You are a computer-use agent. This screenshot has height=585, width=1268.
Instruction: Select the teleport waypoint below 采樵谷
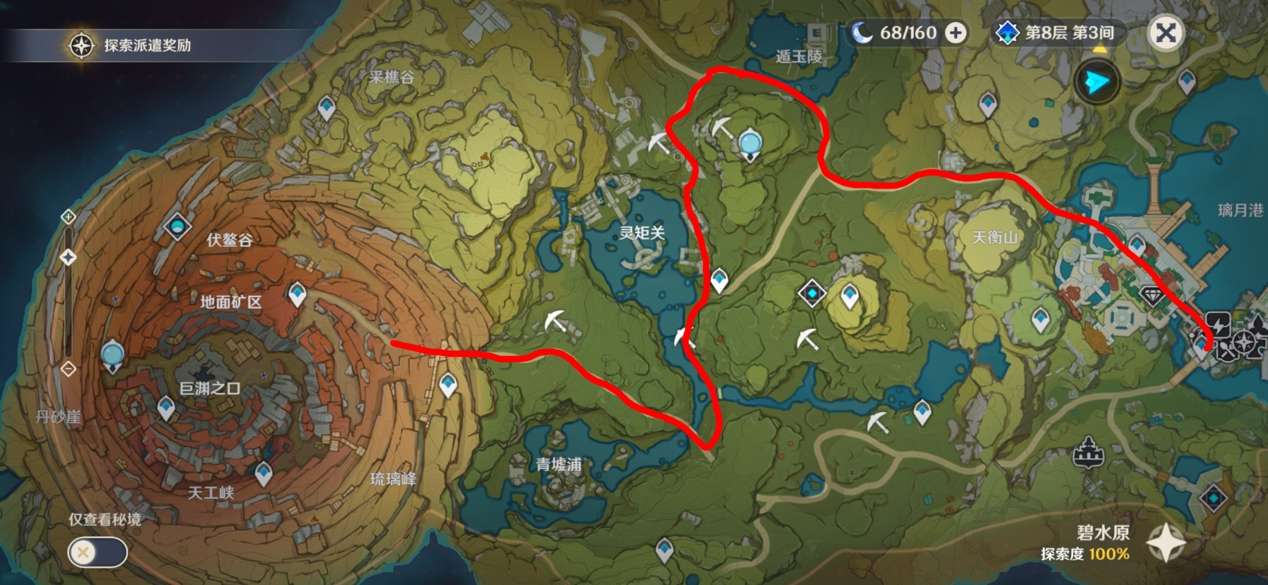(x=326, y=108)
